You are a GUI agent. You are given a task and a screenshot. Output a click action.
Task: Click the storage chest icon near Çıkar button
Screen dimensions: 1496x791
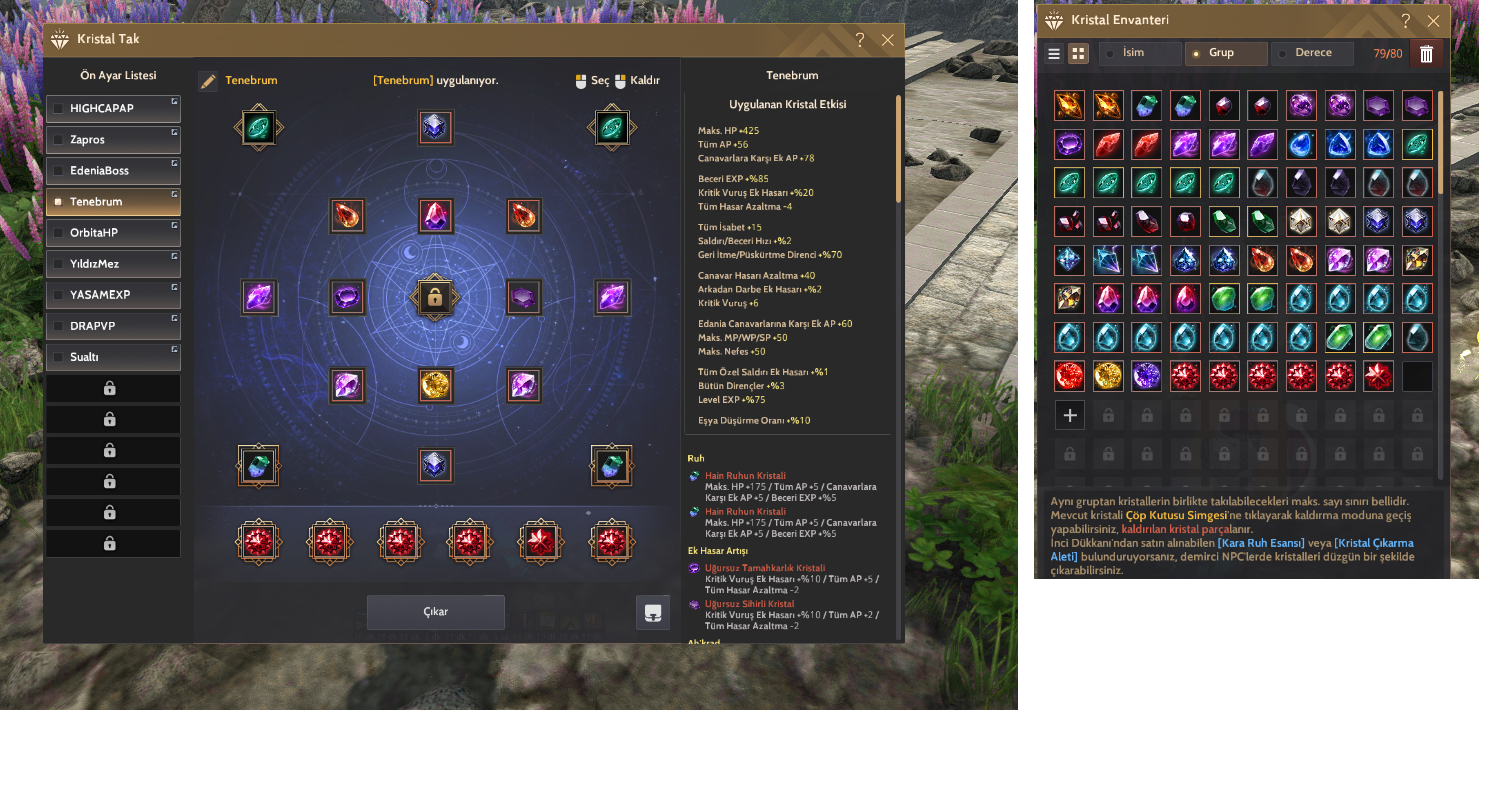(654, 611)
